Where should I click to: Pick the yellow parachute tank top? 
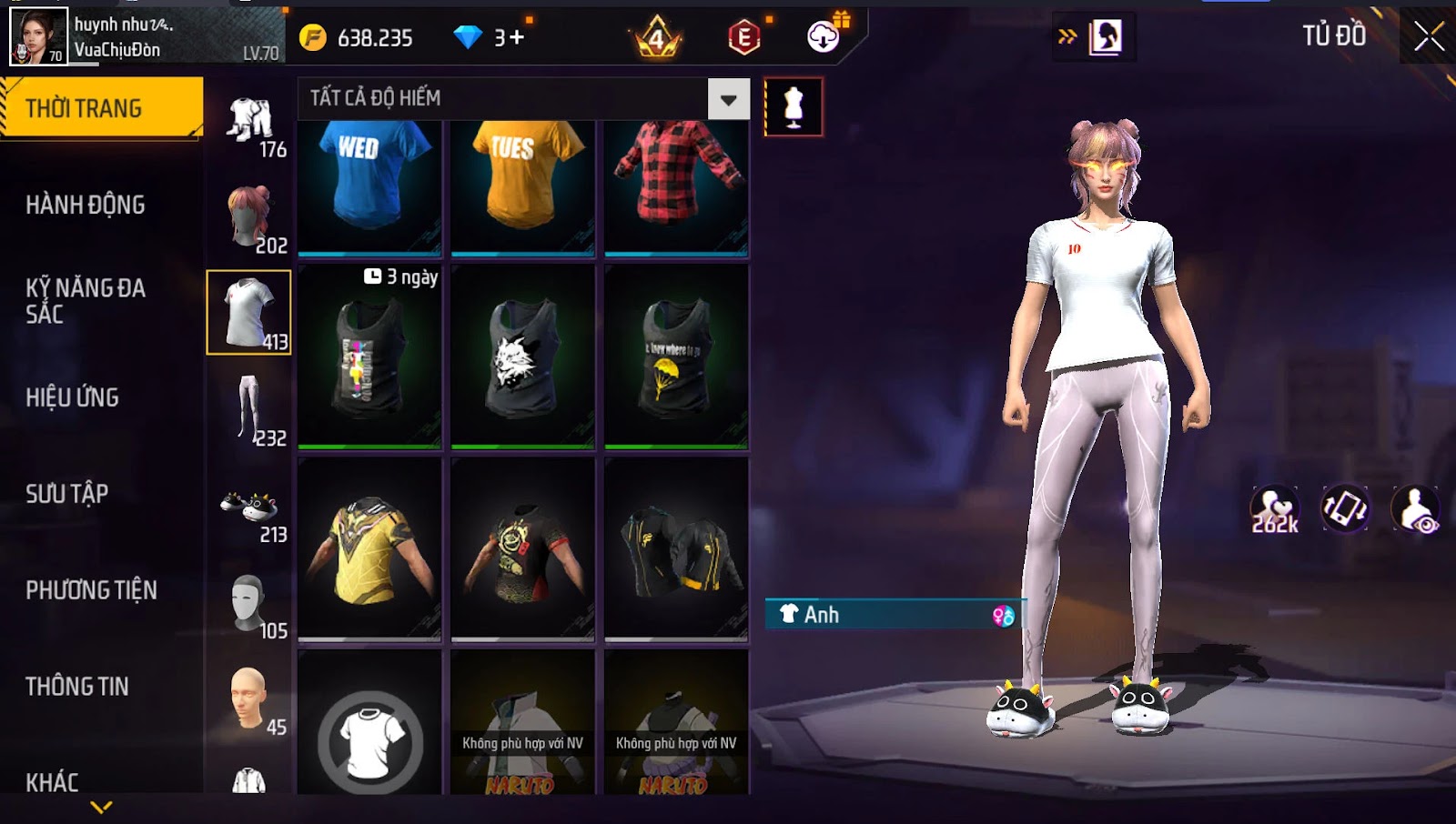676,357
